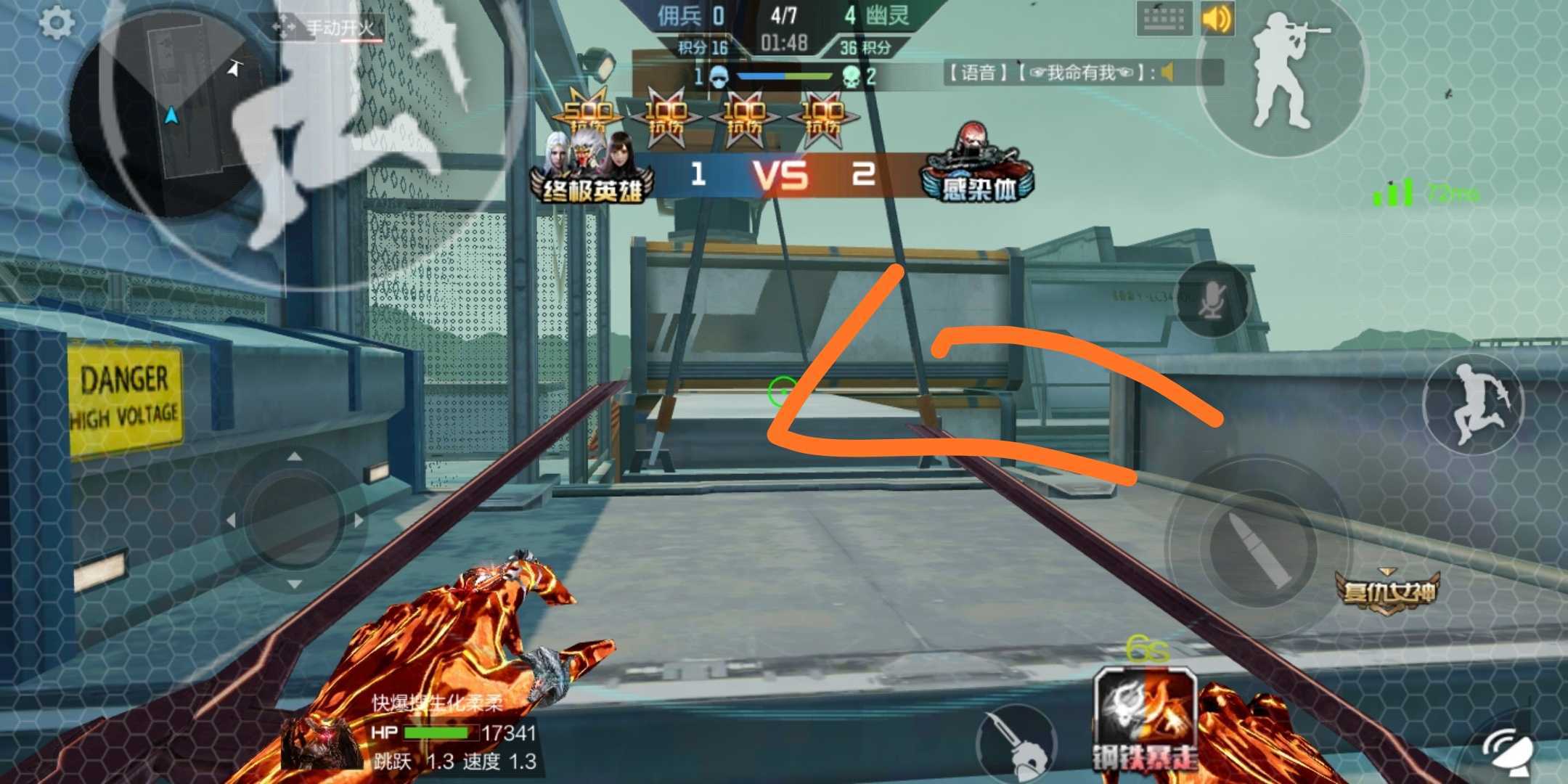This screenshot has height=784, width=1568.
Task: Activate the 钢铁暴走 skill icon
Action: 1145,719
